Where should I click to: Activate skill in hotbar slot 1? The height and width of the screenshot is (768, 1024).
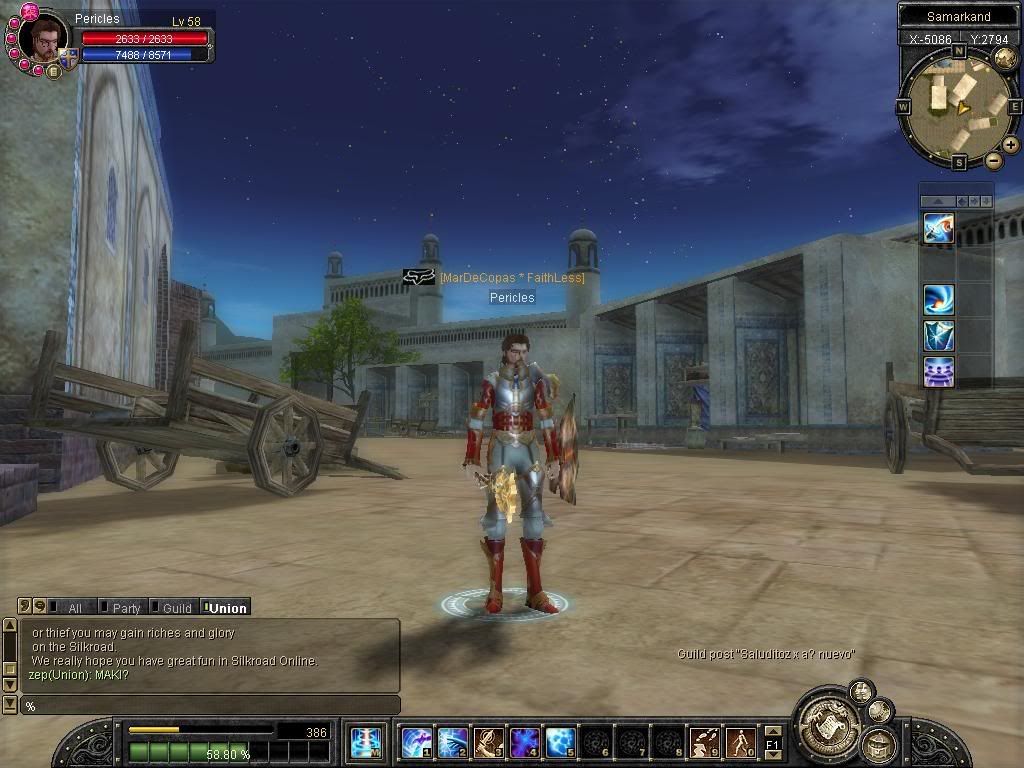point(416,742)
